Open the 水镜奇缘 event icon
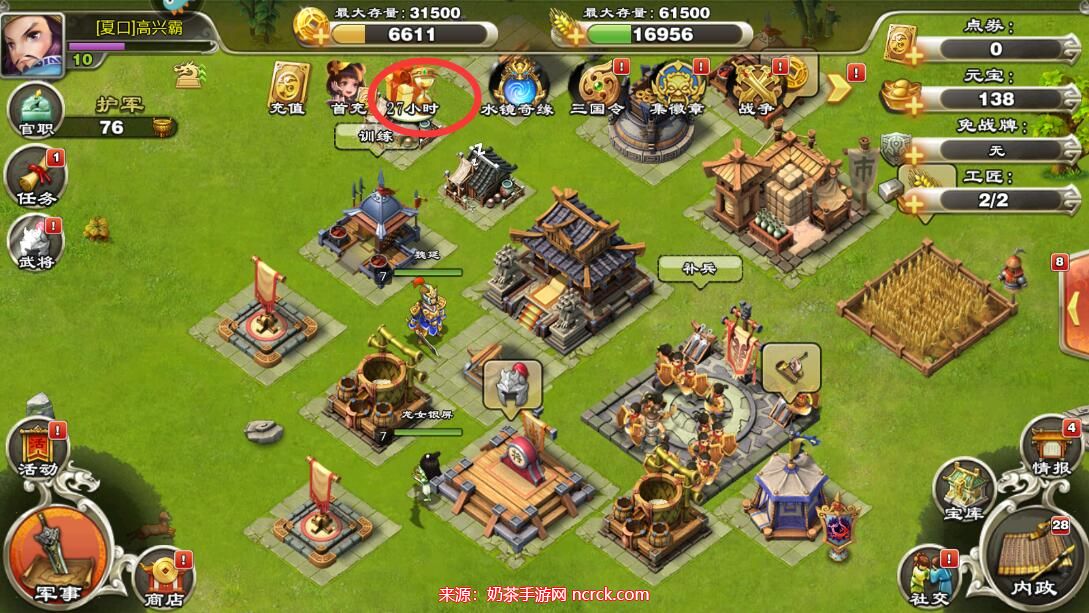The height and width of the screenshot is (613, 1089). (x=516, y=87)
